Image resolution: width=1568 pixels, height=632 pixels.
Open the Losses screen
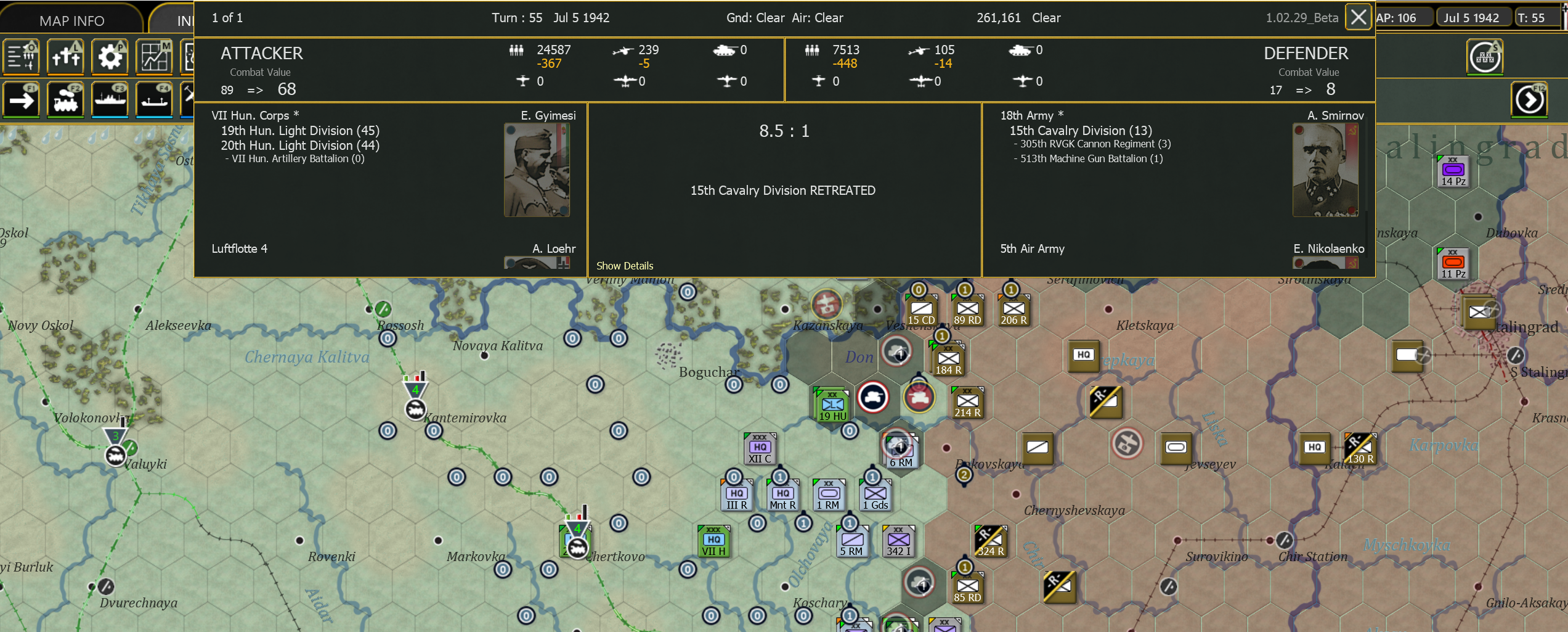65,56
